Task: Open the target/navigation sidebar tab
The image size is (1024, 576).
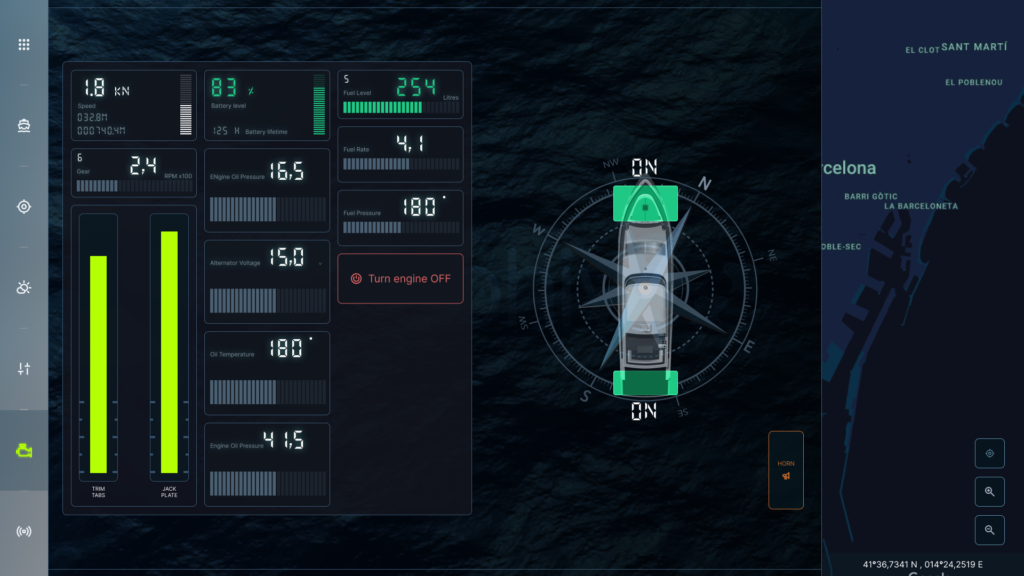Action: click(24, 207)
